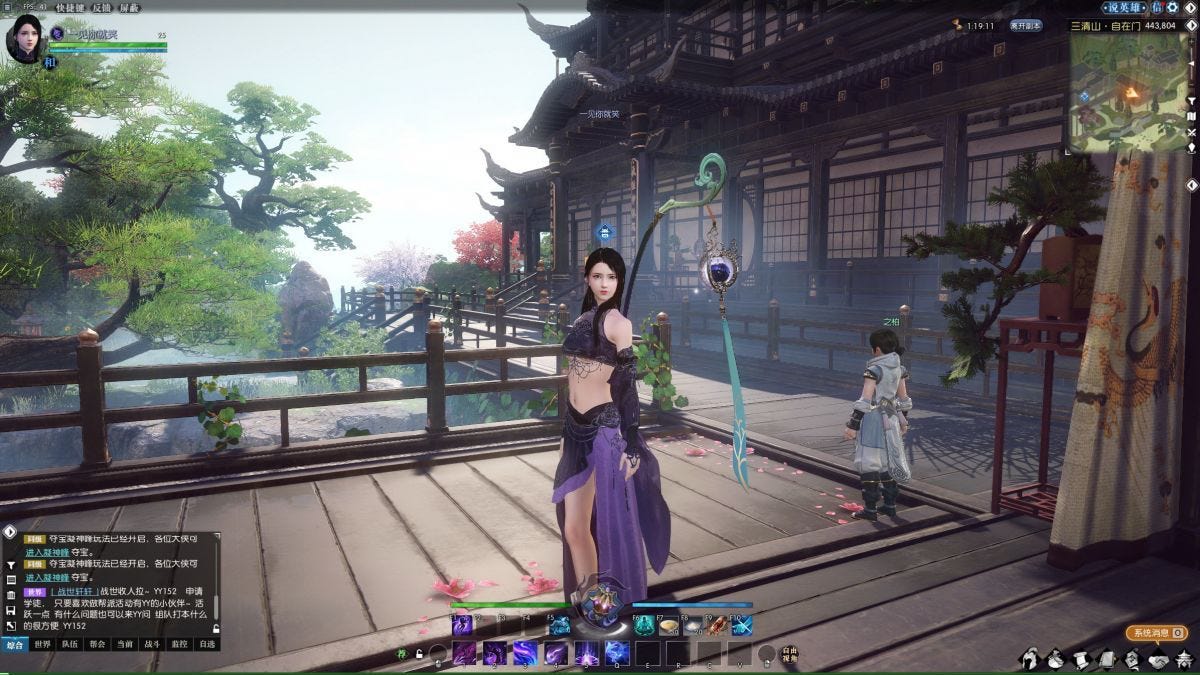Open the handshake social icon in bottom menu
This screenshot has width=1200, height=675.
(1159, 659)
